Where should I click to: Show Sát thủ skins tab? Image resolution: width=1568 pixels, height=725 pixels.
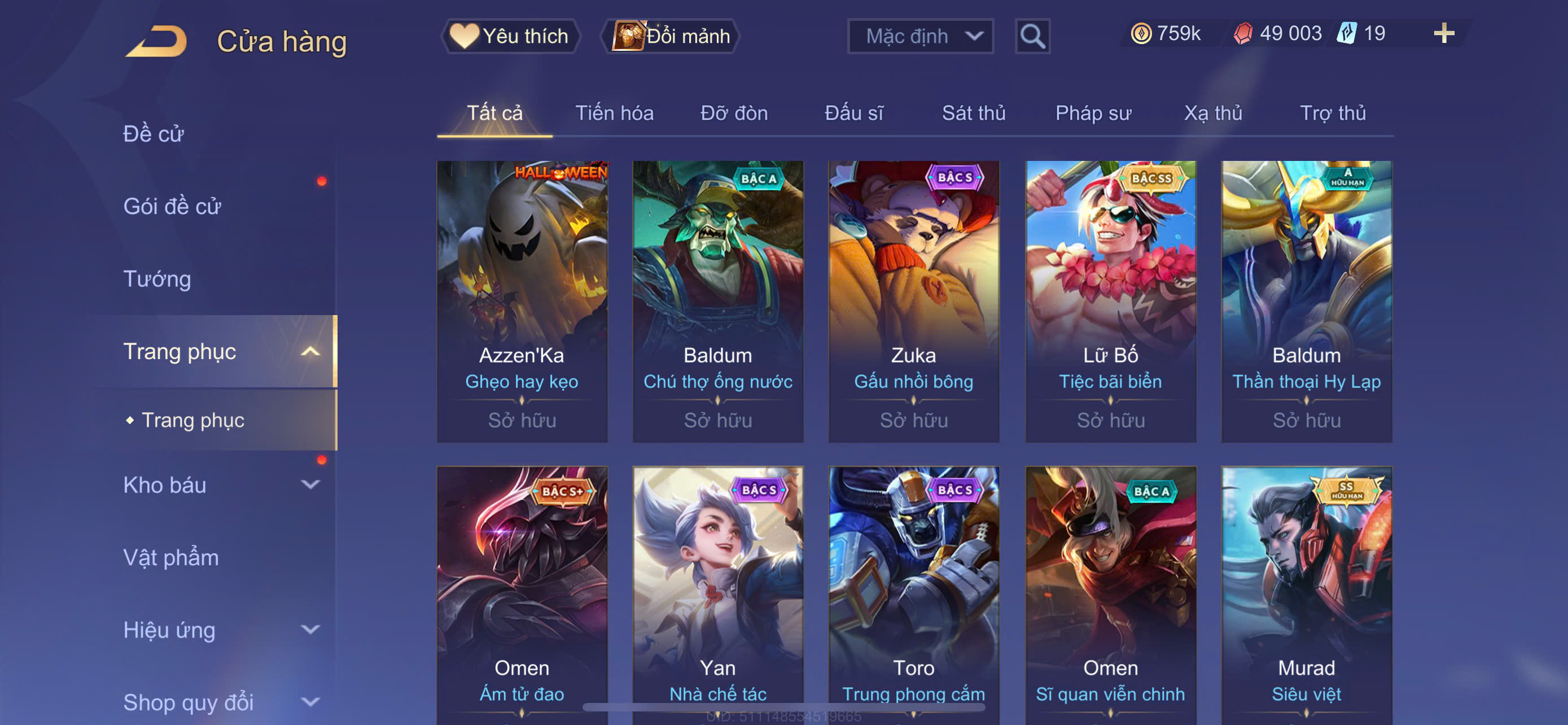pos(973,113)
